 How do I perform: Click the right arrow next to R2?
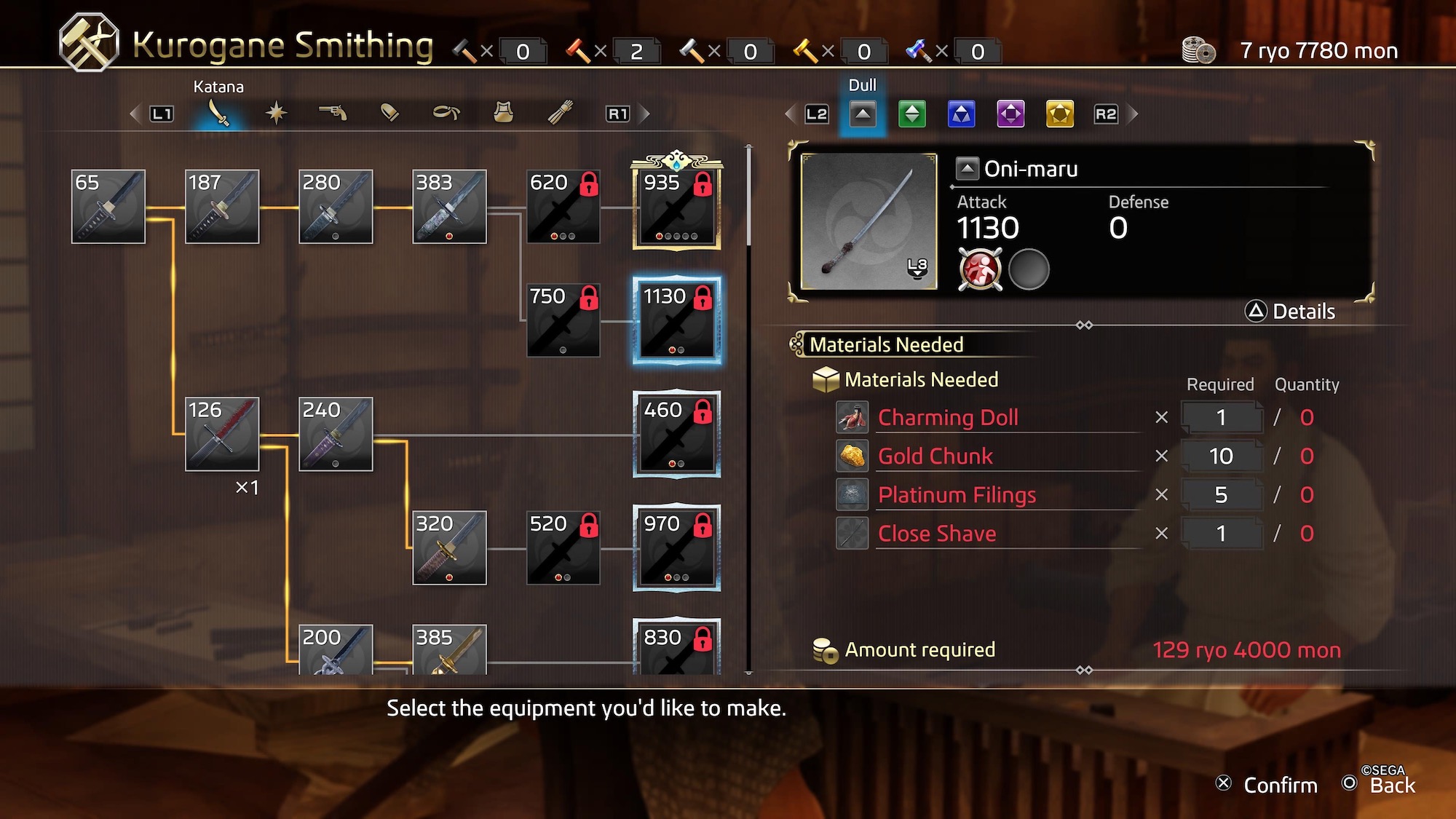[1133, 114]
